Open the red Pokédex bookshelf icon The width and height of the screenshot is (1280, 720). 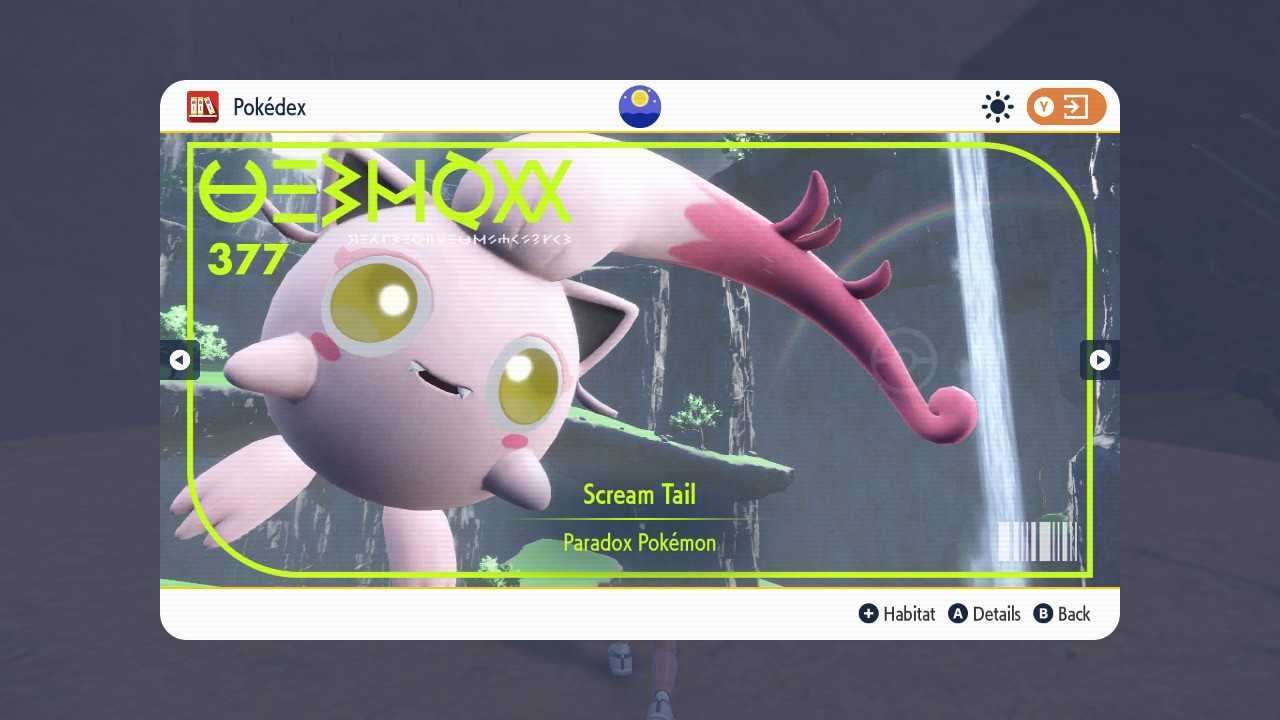tap(203, 107)
